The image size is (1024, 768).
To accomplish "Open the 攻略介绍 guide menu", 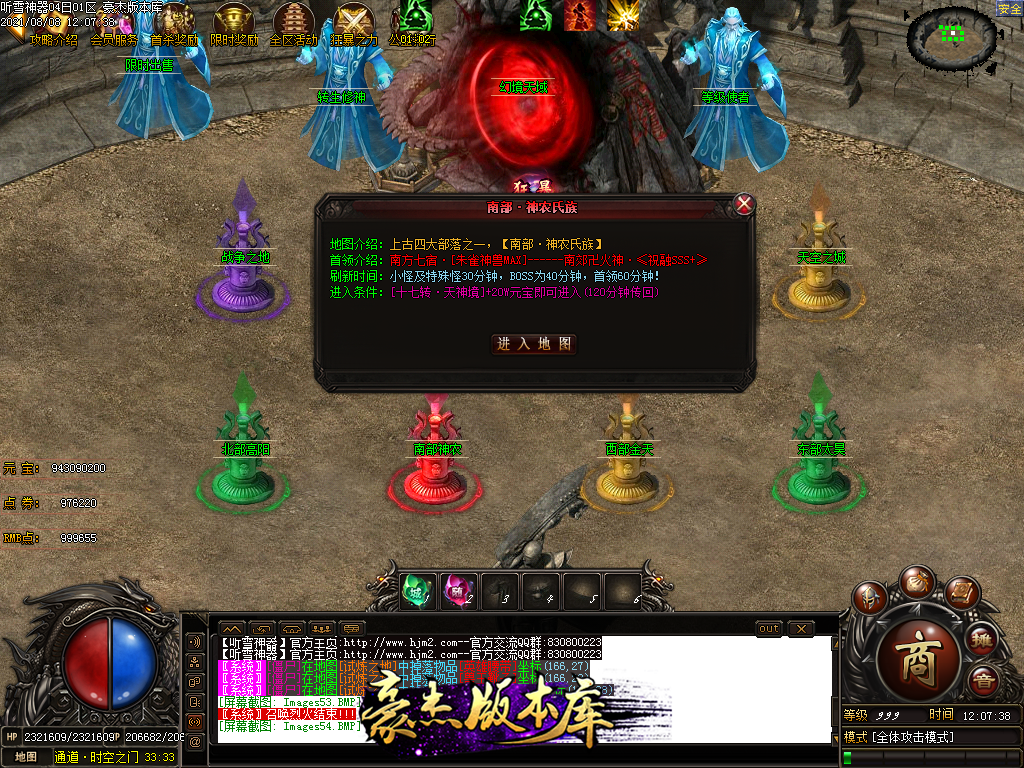I will pos(53,40).
